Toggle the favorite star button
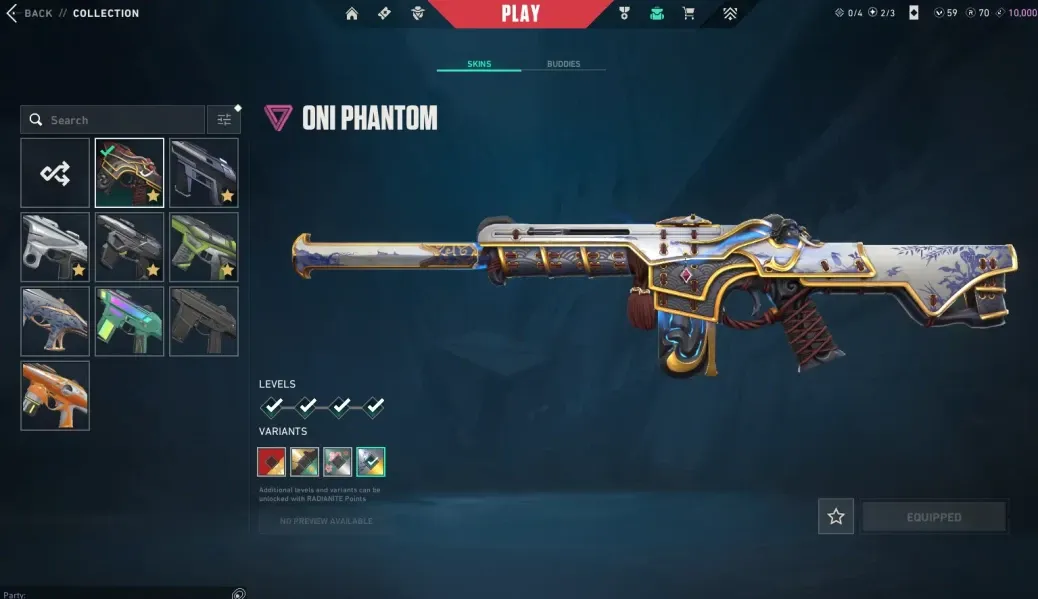 tap(836, 517)
